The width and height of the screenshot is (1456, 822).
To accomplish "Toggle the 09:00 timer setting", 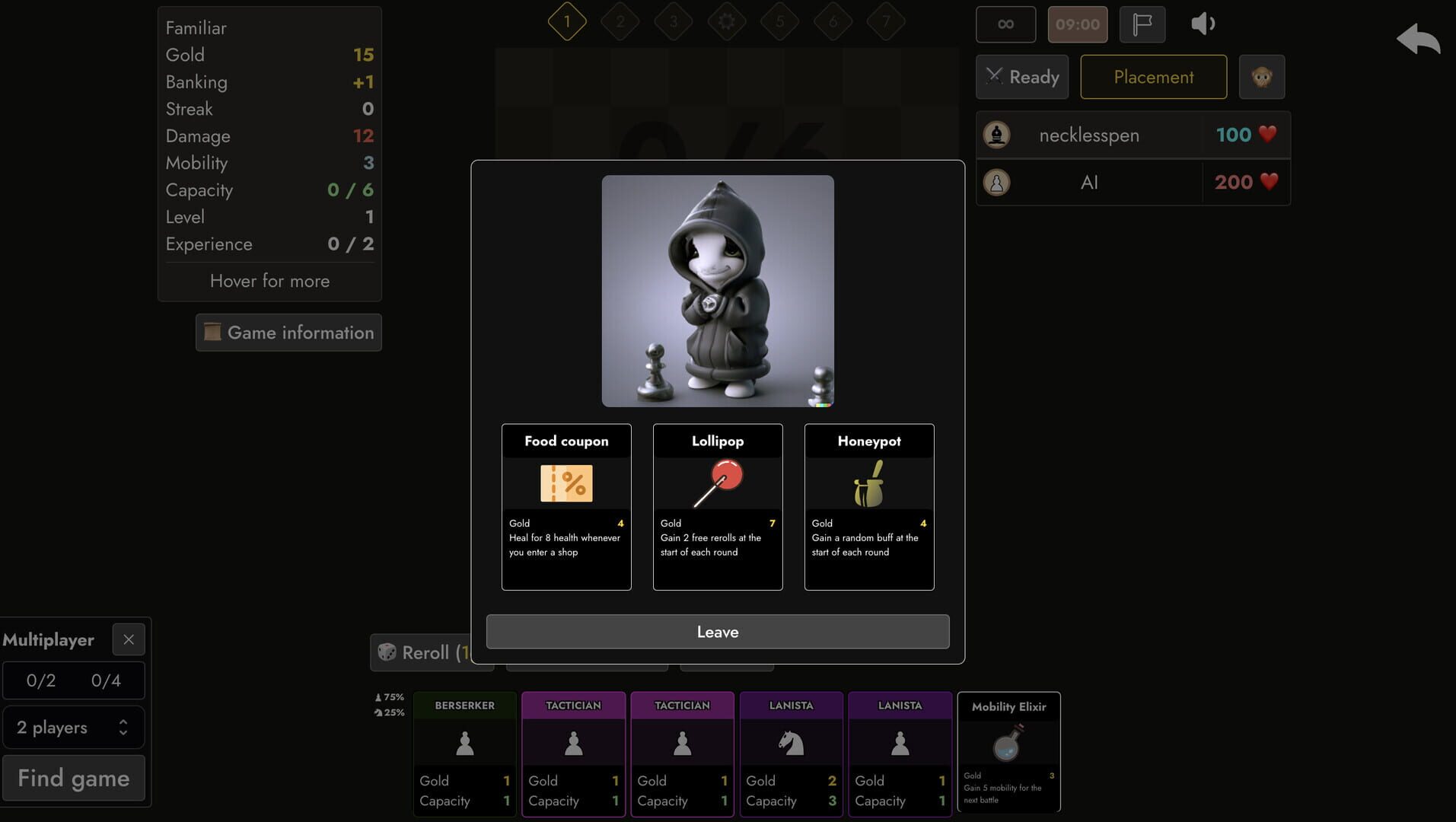I will click(x=1077, y=24).
